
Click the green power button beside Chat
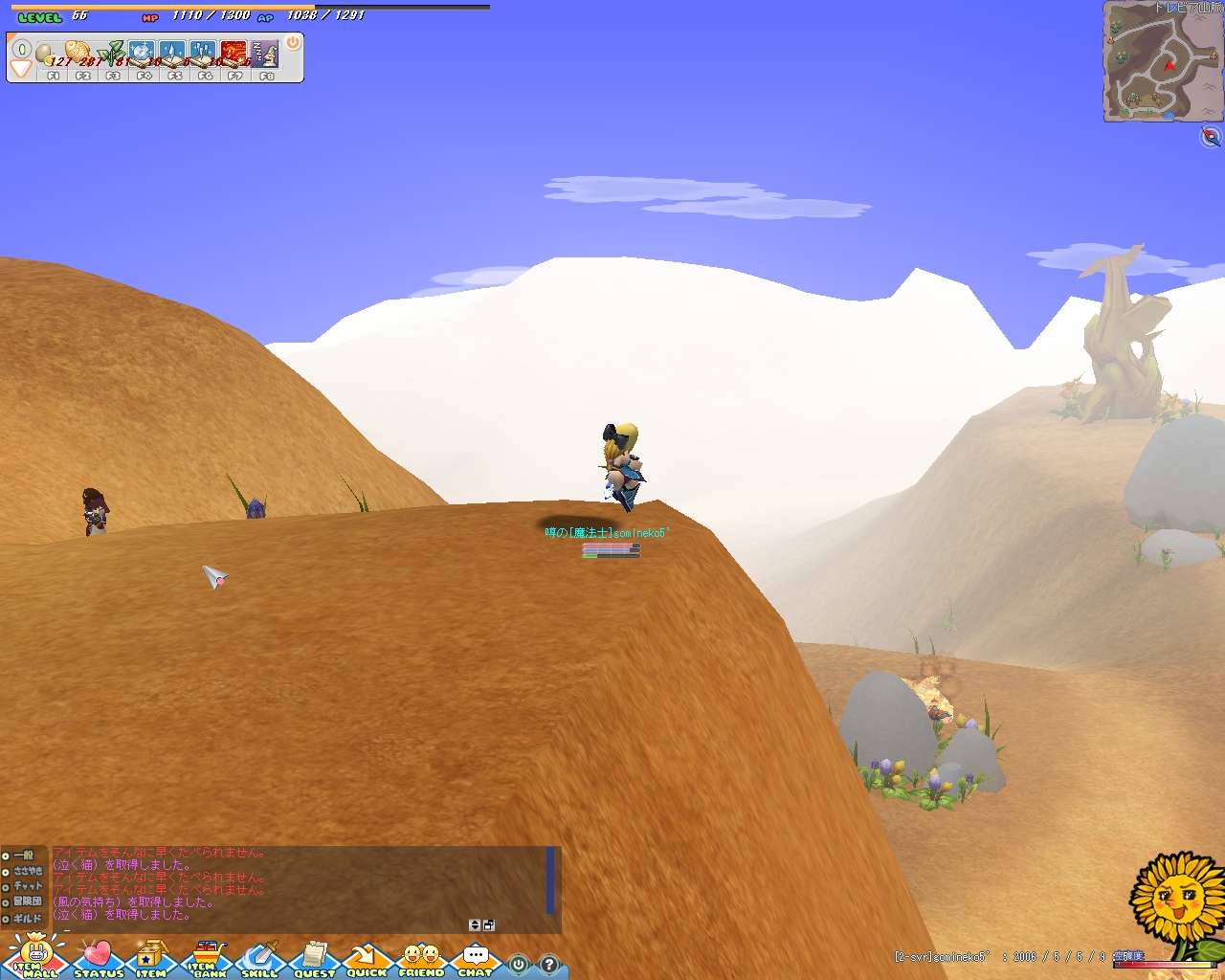(x=518, y=965)
